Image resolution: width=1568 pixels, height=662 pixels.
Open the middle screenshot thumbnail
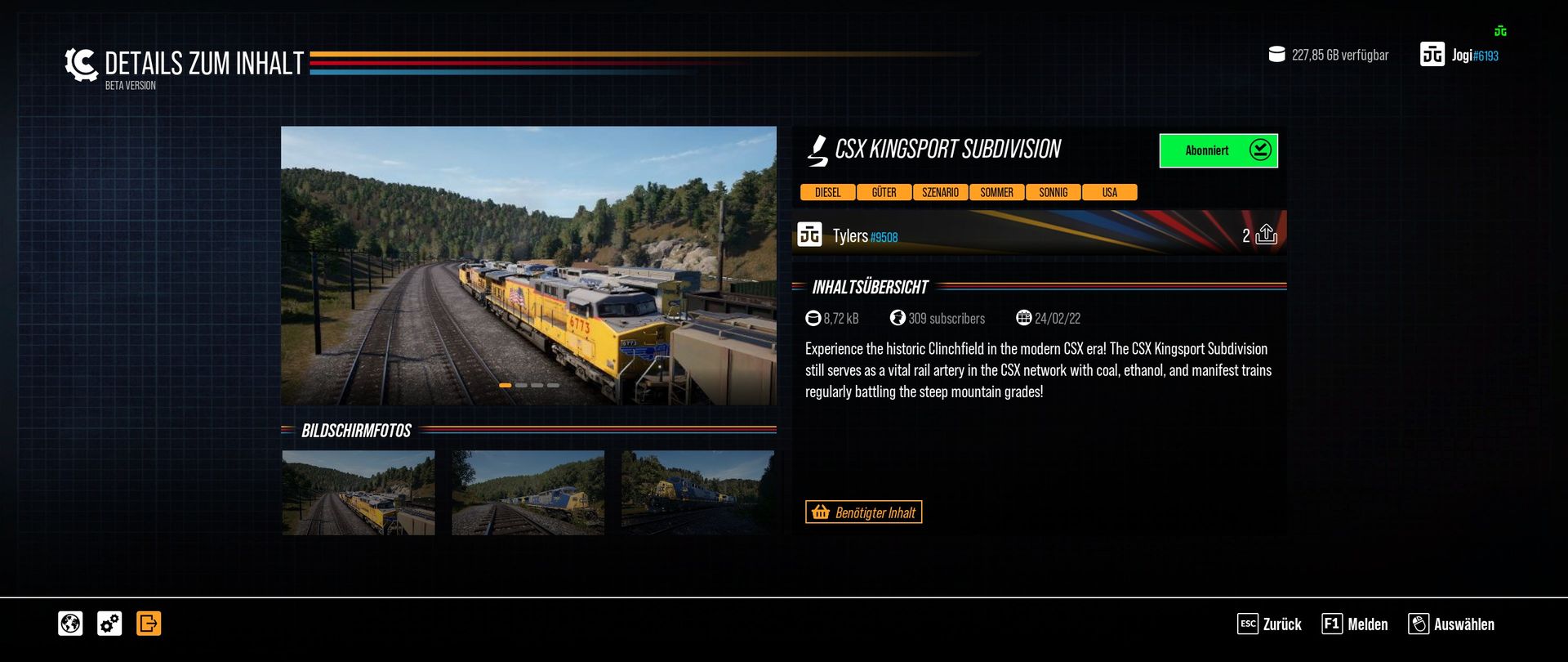(x=528, y=493)
